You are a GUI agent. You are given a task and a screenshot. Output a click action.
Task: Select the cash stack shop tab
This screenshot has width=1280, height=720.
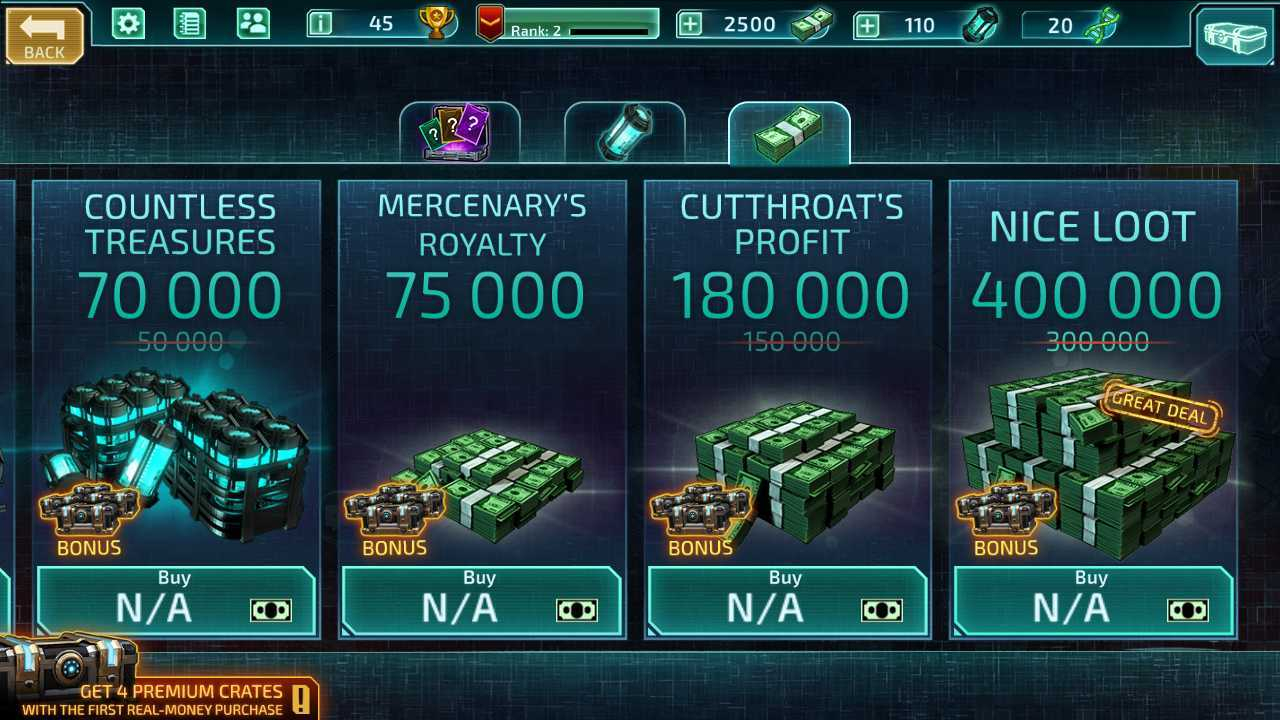pos(789,134)
